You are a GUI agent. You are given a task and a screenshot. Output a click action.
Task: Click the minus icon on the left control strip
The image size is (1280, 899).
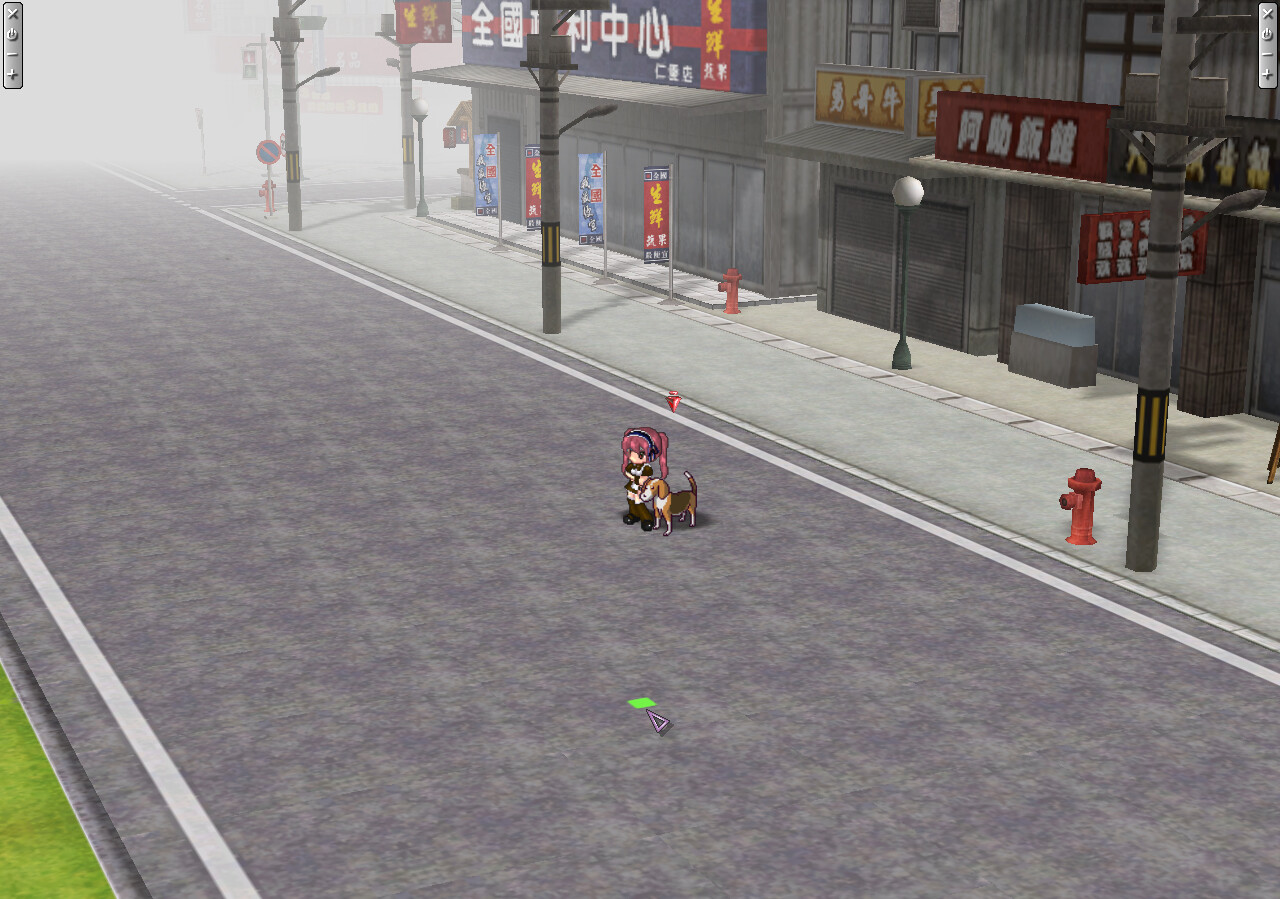click(x=13, y=54)
